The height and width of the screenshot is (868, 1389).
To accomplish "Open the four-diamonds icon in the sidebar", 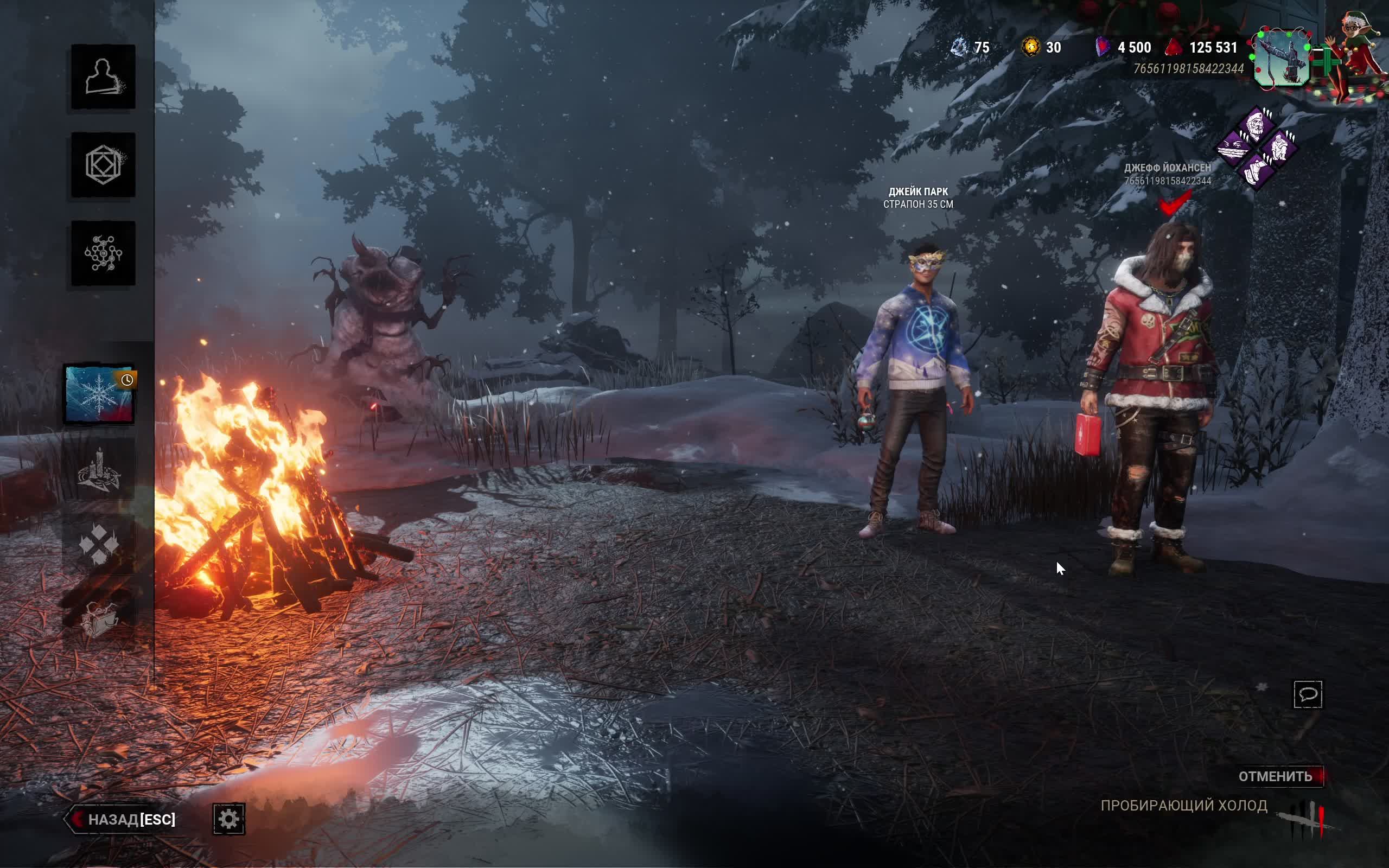I will click(99, 544).
